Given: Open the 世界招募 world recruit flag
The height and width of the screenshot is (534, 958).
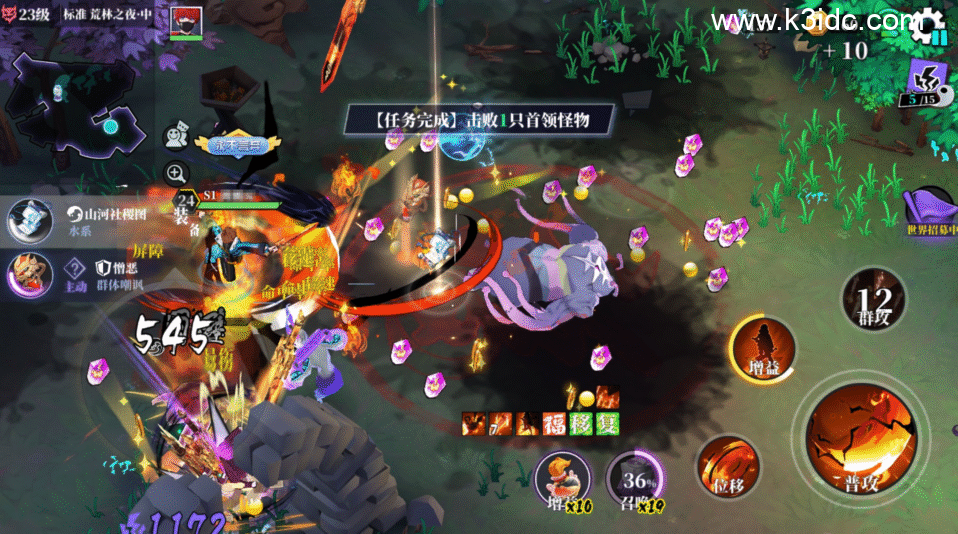Looking at the screenshot, I should point(932,212).
